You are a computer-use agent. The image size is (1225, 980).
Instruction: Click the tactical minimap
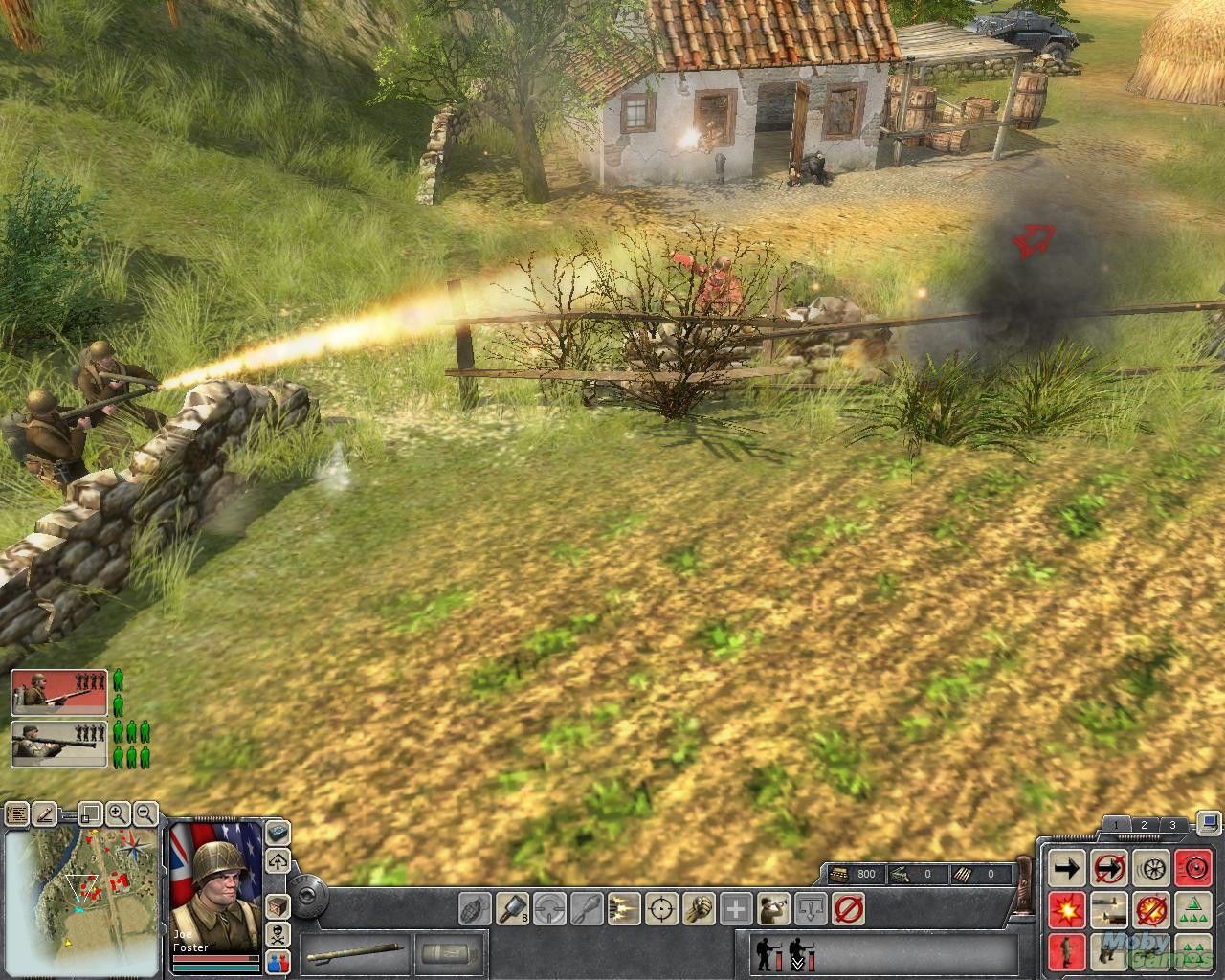pos(81,890)
